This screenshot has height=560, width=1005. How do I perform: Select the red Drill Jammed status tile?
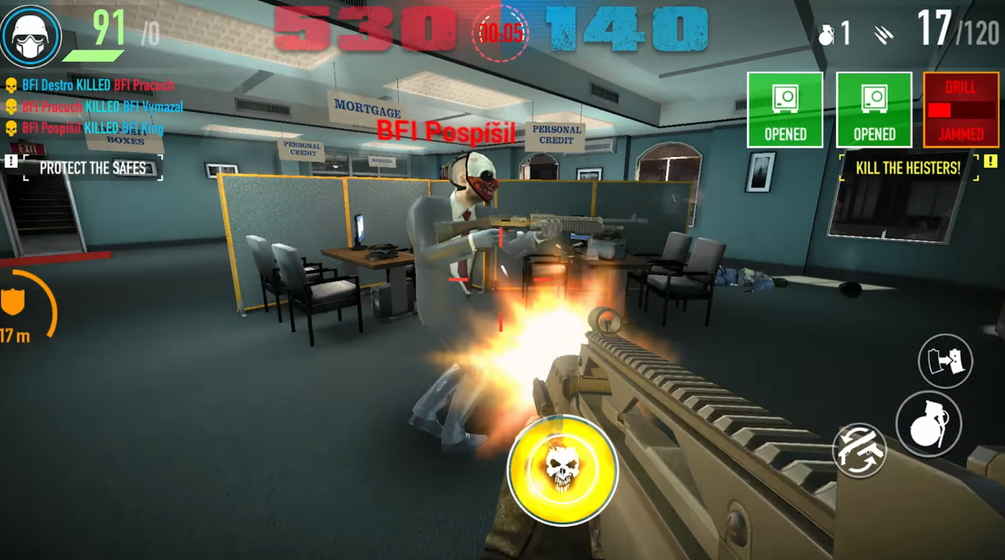pos(960,110)
